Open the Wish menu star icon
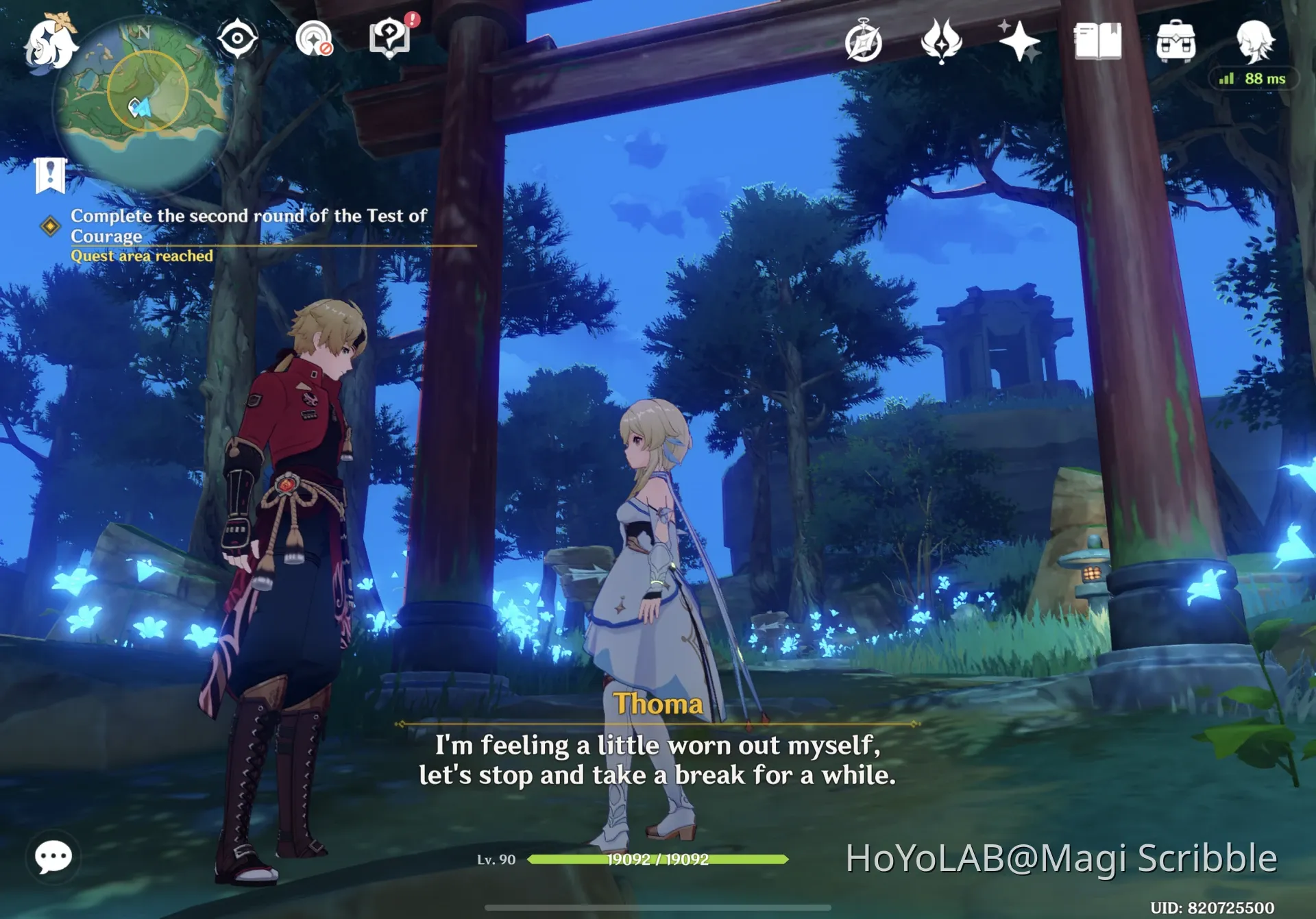This screenshot has height=919, width=1316. pyautogui.click(x=1021, y=41)
